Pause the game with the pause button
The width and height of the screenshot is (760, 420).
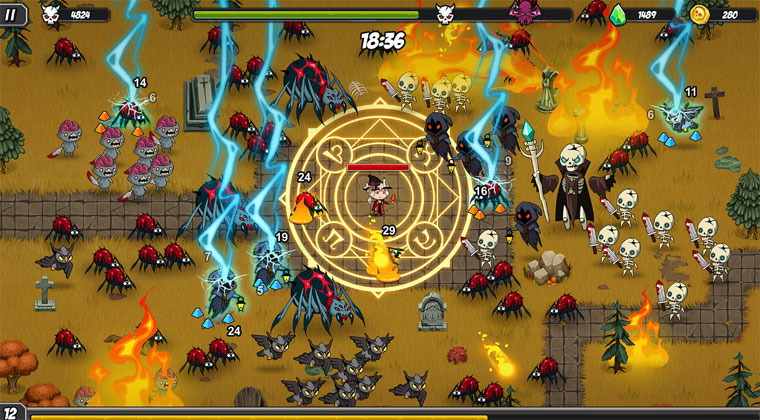14,14
